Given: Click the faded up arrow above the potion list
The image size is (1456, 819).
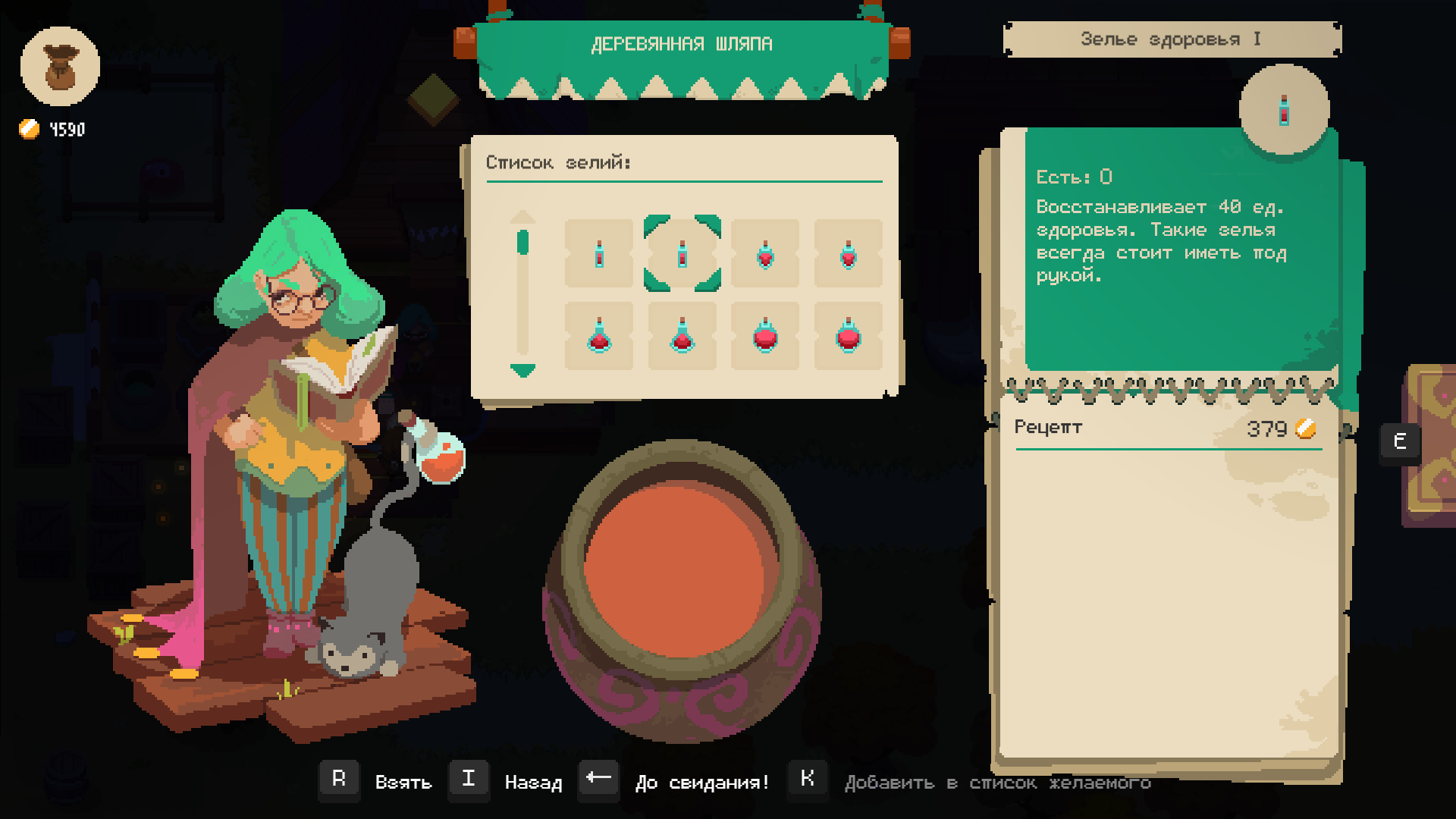Looking at the screenshot, I should [x=522, y=217].
